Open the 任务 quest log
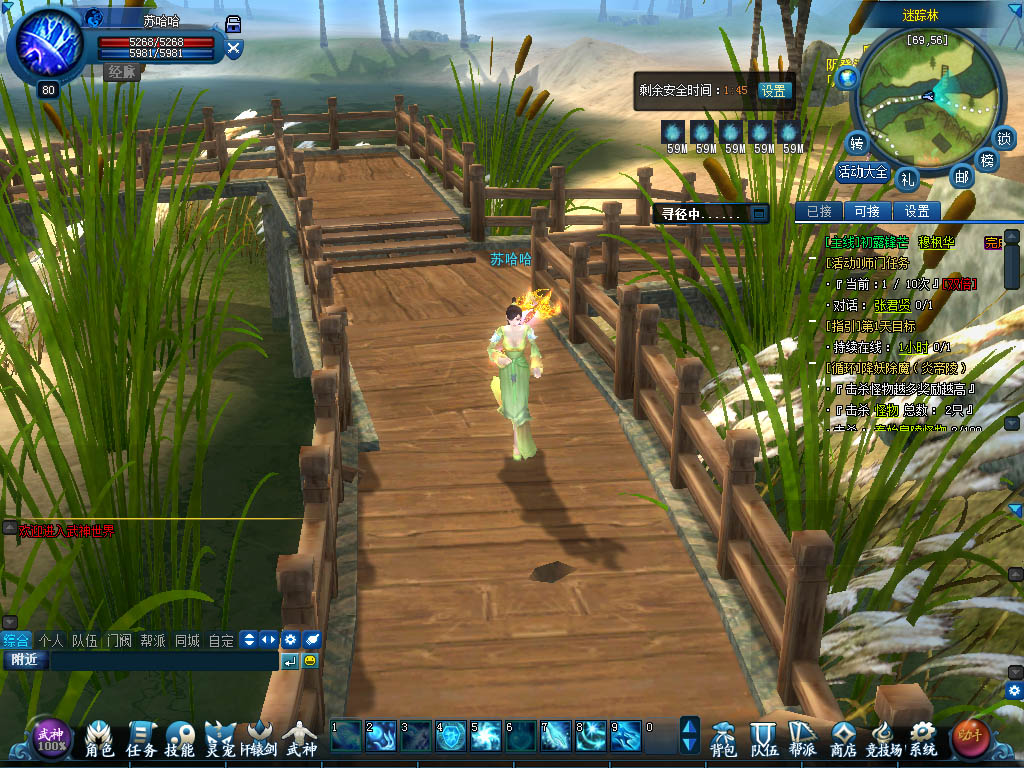This screenshot has width=1024, height=768. (x=141, y=738)
